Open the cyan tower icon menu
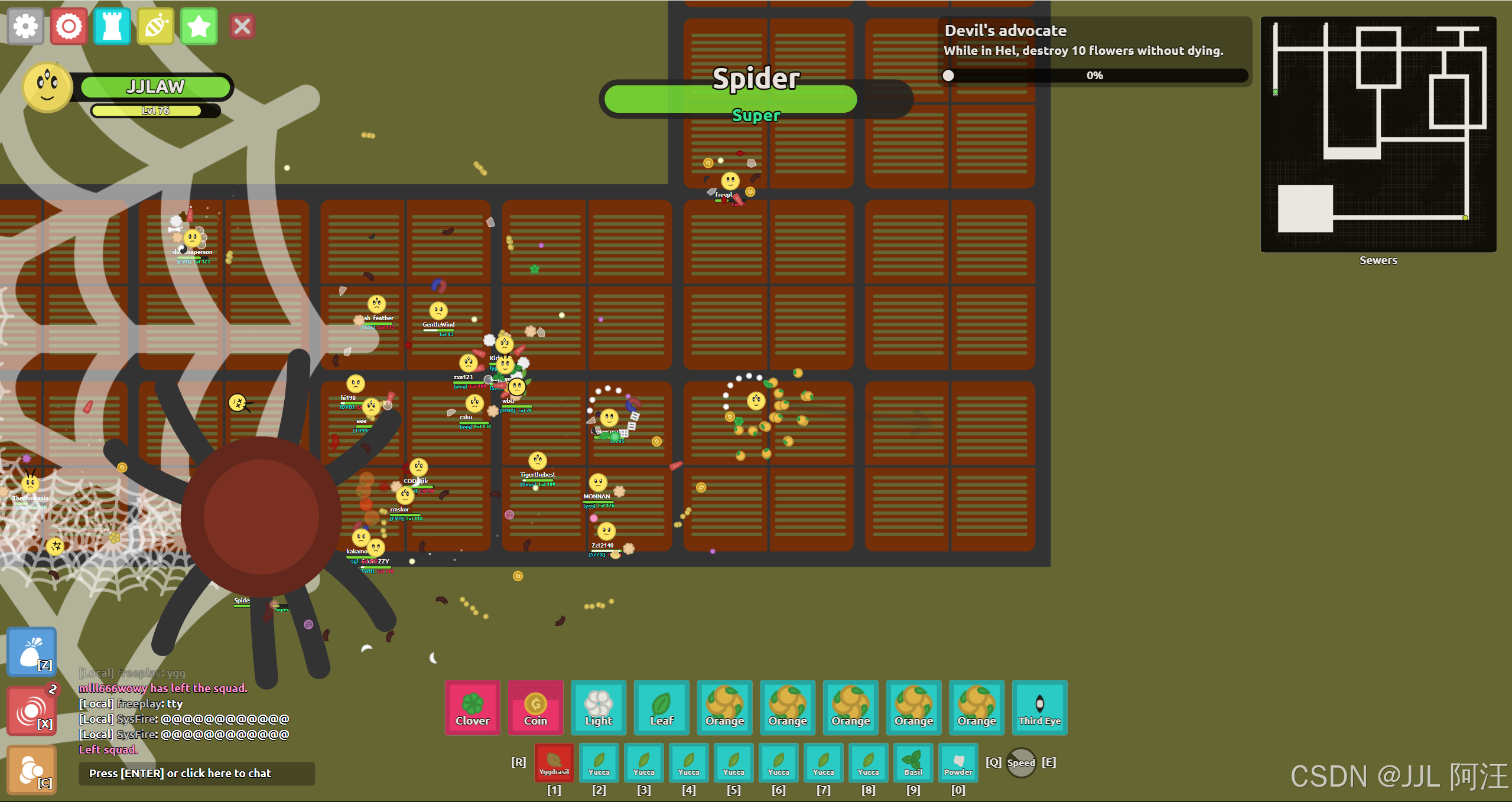This screenshot has height=802, width=1512. (112, 27)
